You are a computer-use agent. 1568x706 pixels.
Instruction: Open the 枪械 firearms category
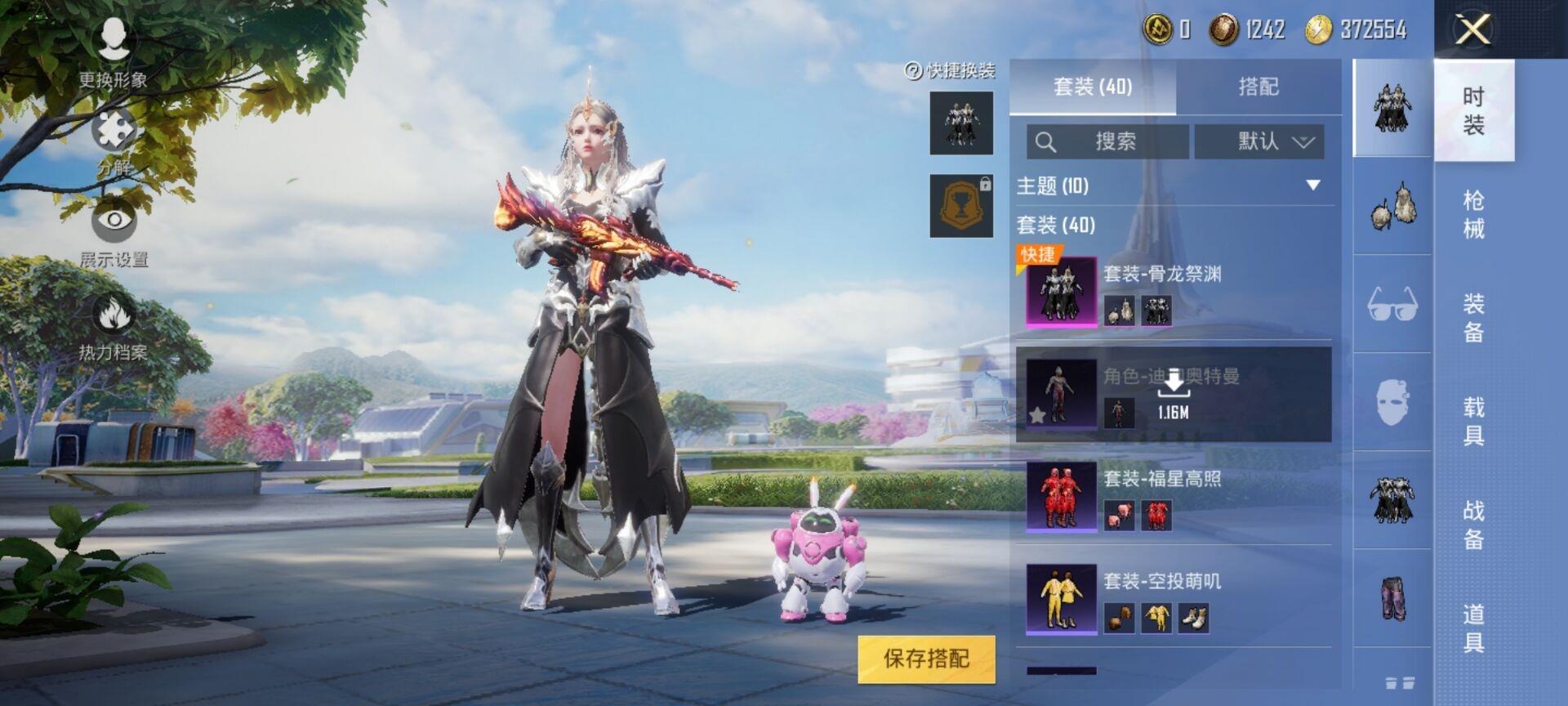pyautogui.click(x=1473, y=214)
